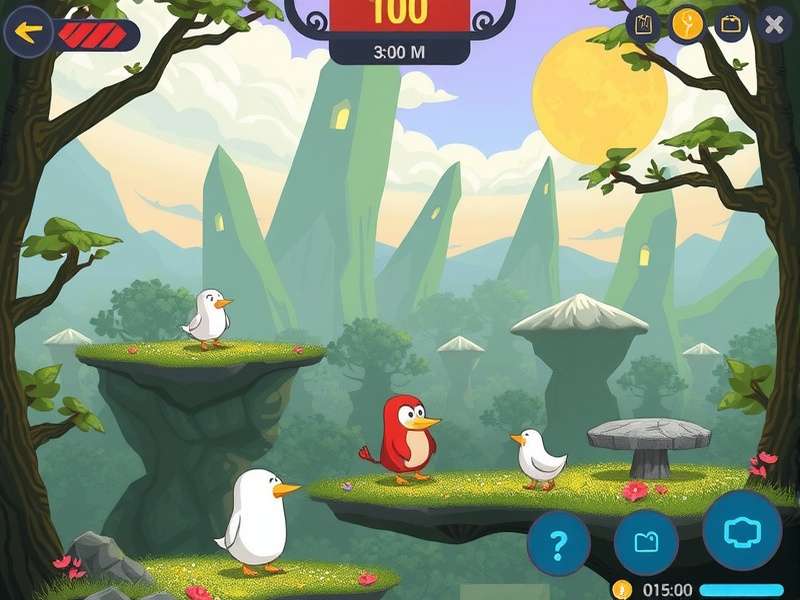This screenshot has width=800, height=600.
Task: Click the small orange coin icon
Action: click(621, 589)
